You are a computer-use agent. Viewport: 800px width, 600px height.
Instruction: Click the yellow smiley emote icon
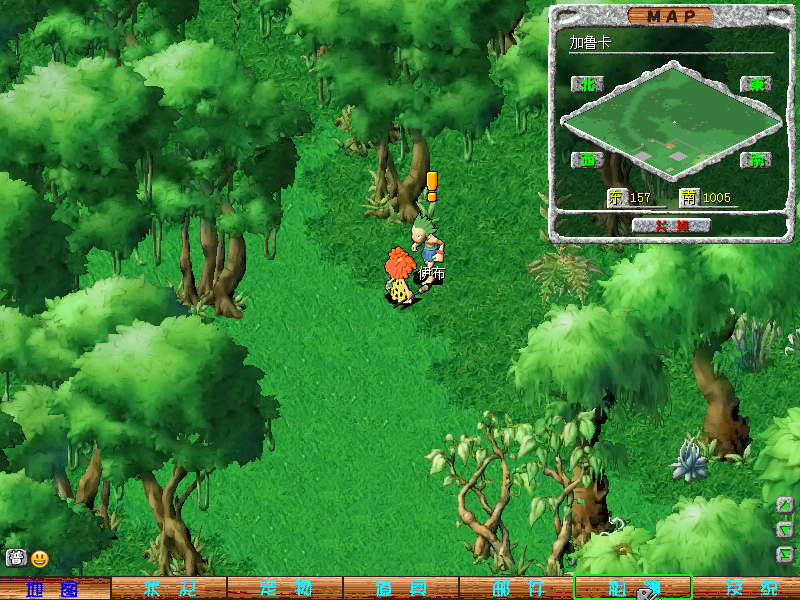point(40,559)
